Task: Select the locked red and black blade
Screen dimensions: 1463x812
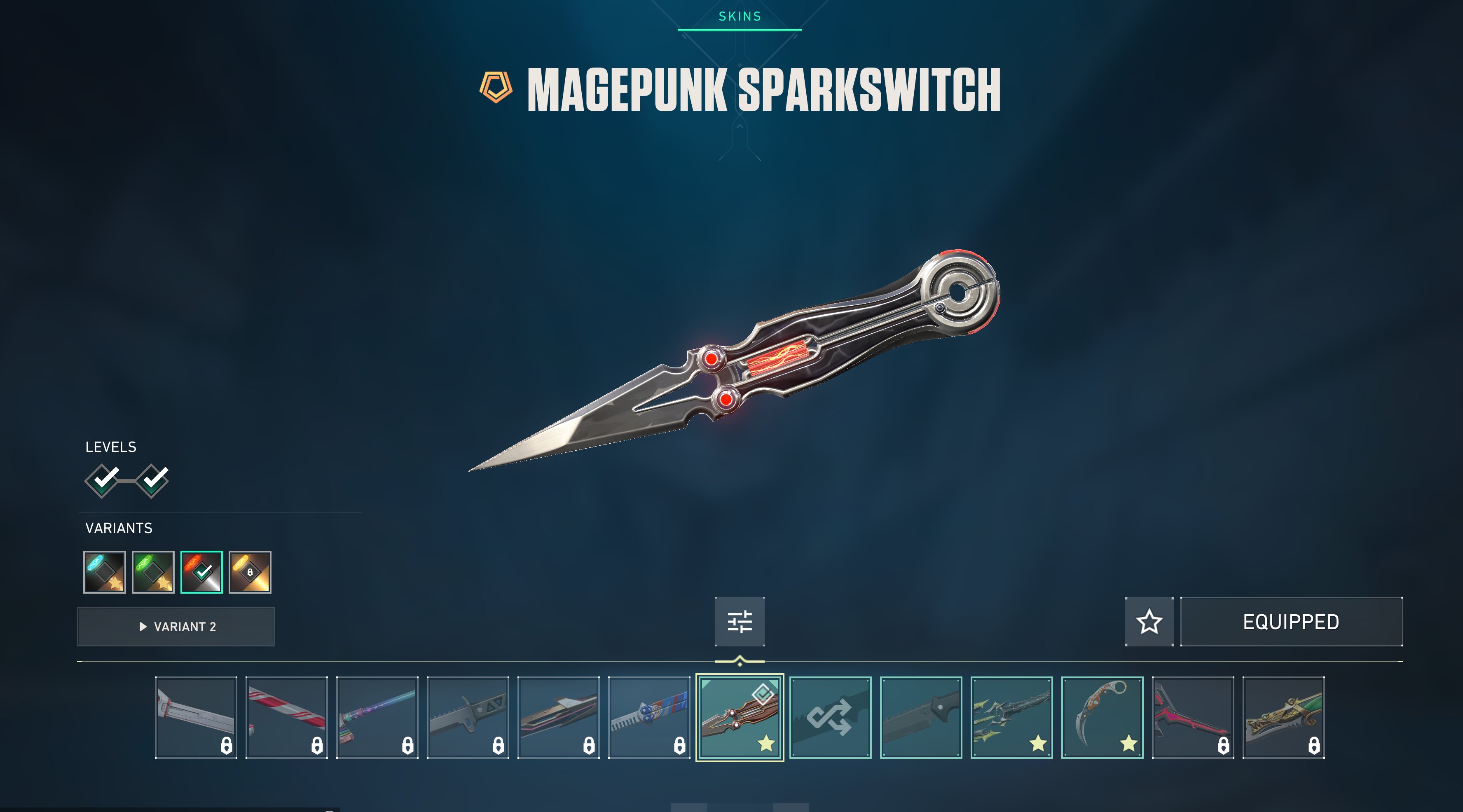Action: pyautogui.click(x=1193, y=717)
